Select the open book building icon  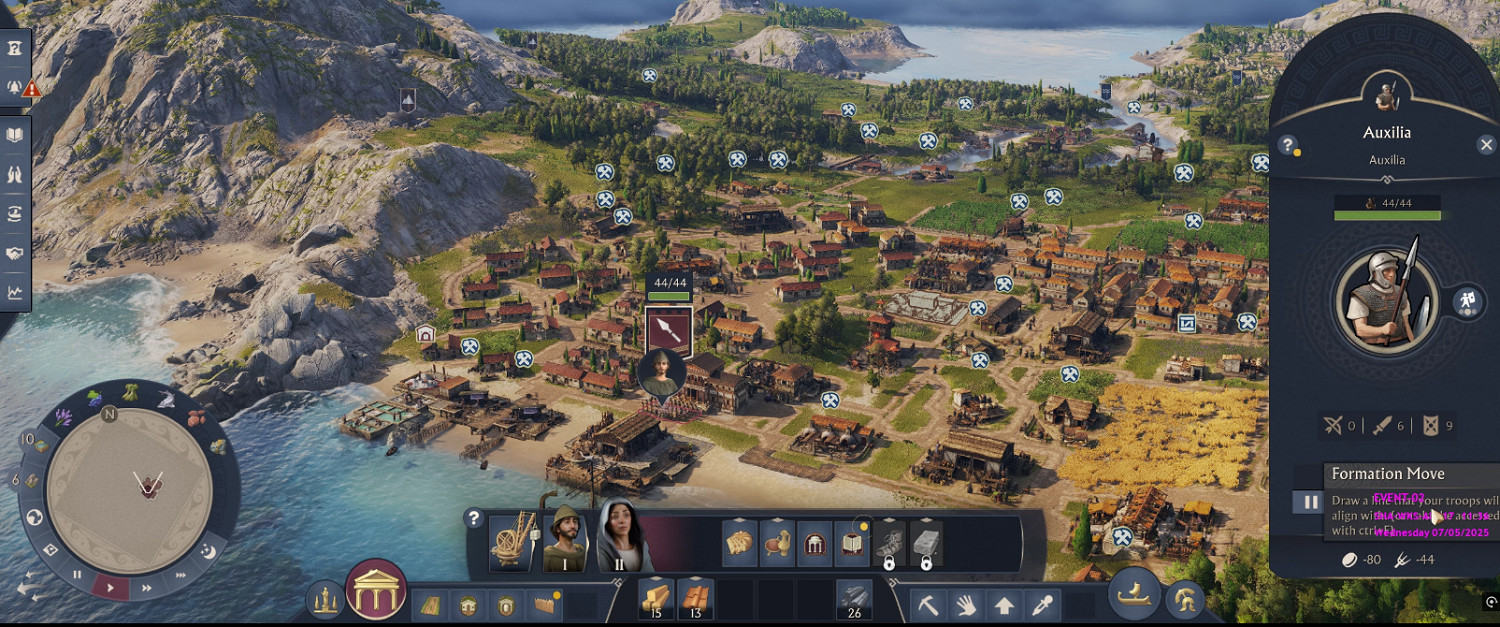pos(850,545)
